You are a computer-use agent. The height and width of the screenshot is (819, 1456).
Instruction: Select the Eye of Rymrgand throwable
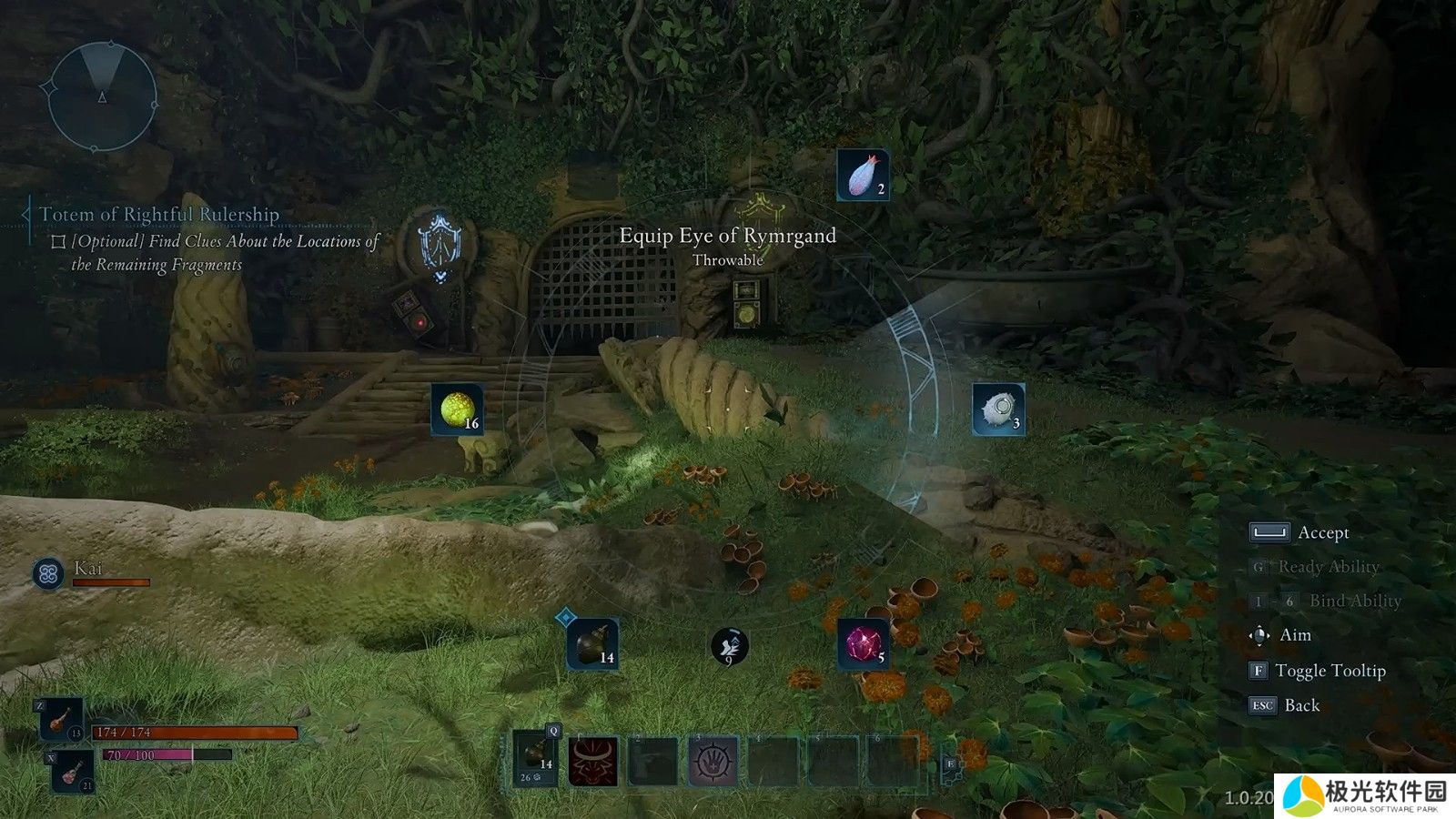click(x=998, y=409)
